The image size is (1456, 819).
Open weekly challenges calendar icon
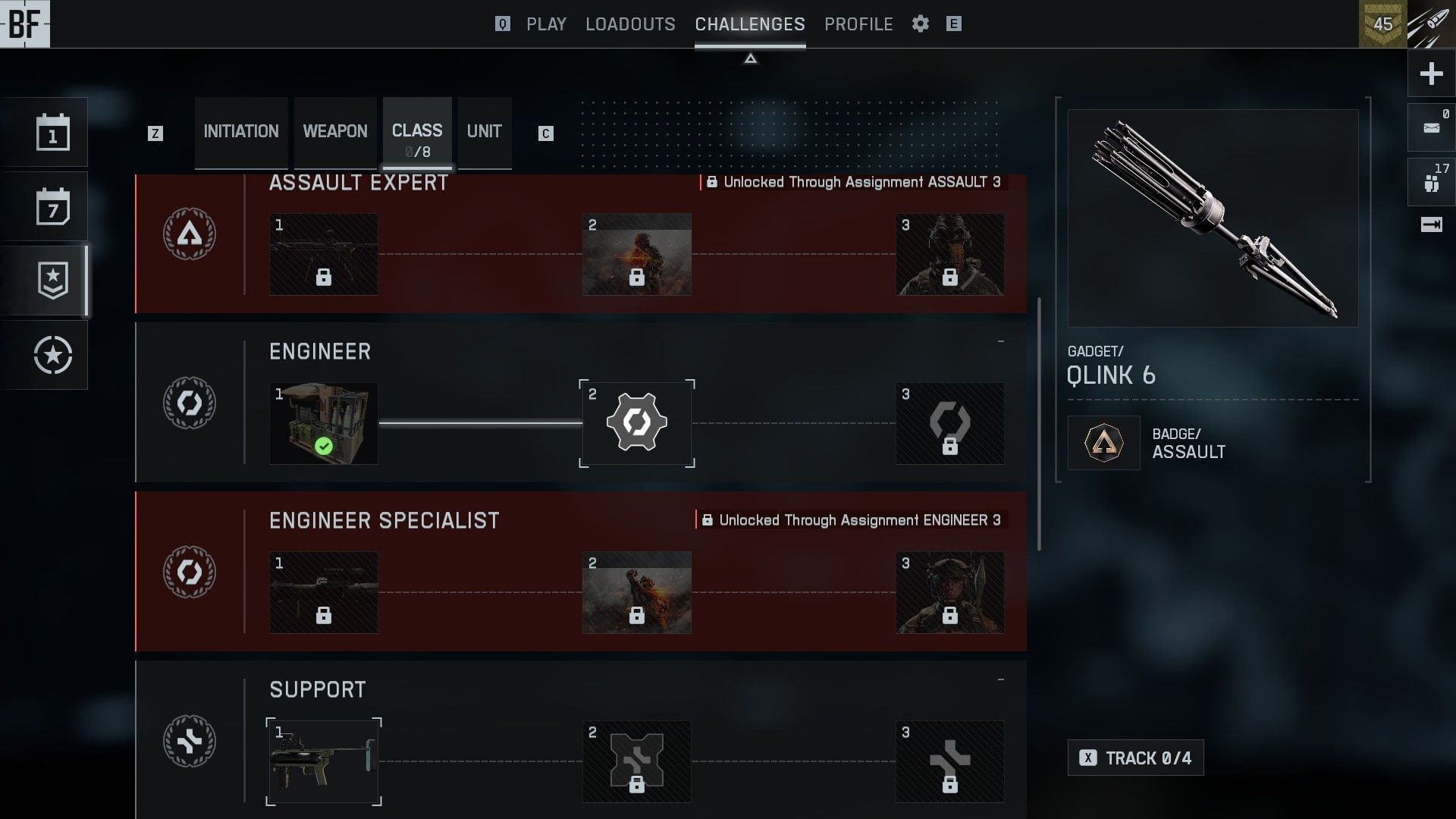click(53, 207)
